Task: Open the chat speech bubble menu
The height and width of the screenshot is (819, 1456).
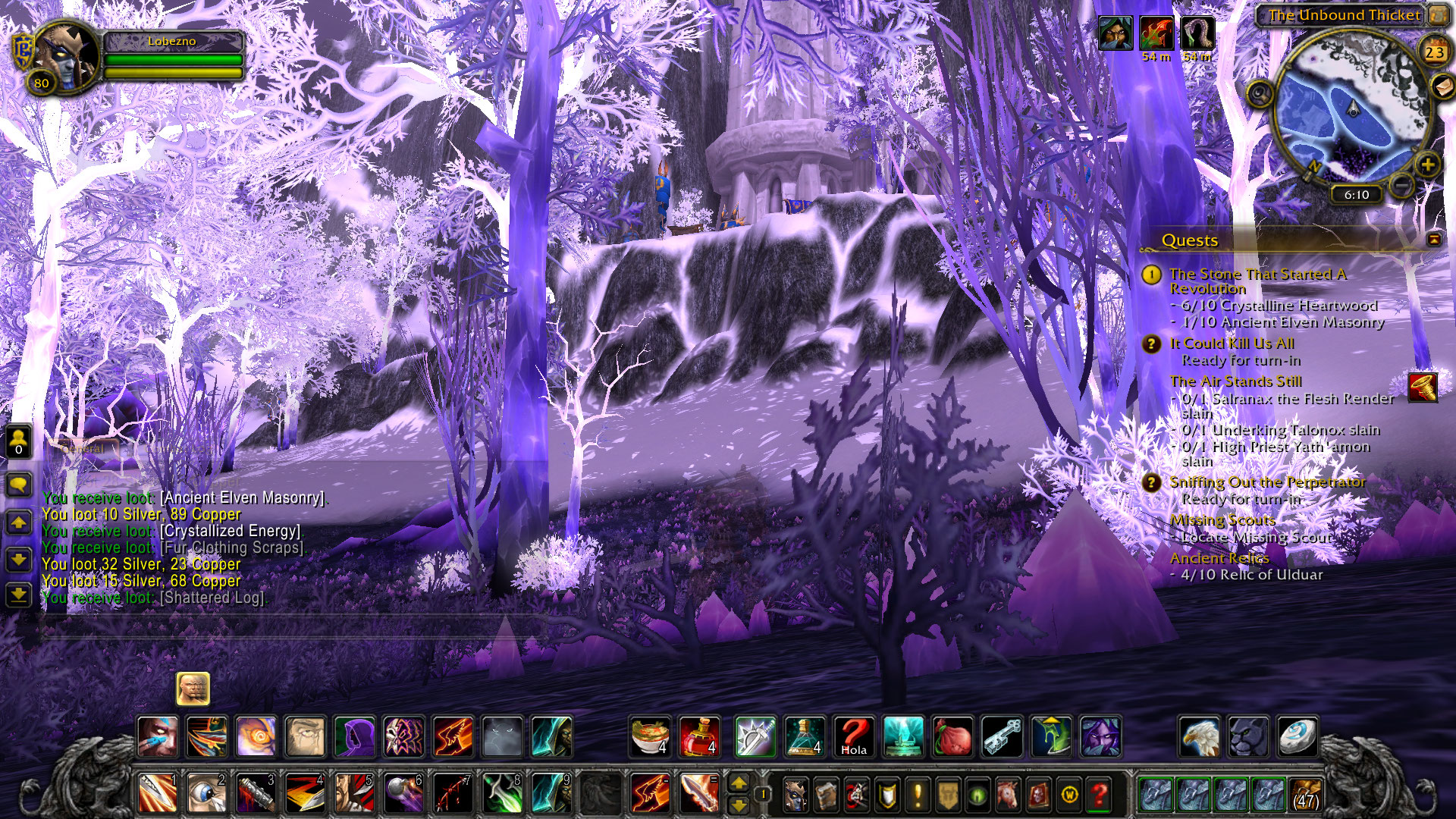Action: click(x=19, y=484)
